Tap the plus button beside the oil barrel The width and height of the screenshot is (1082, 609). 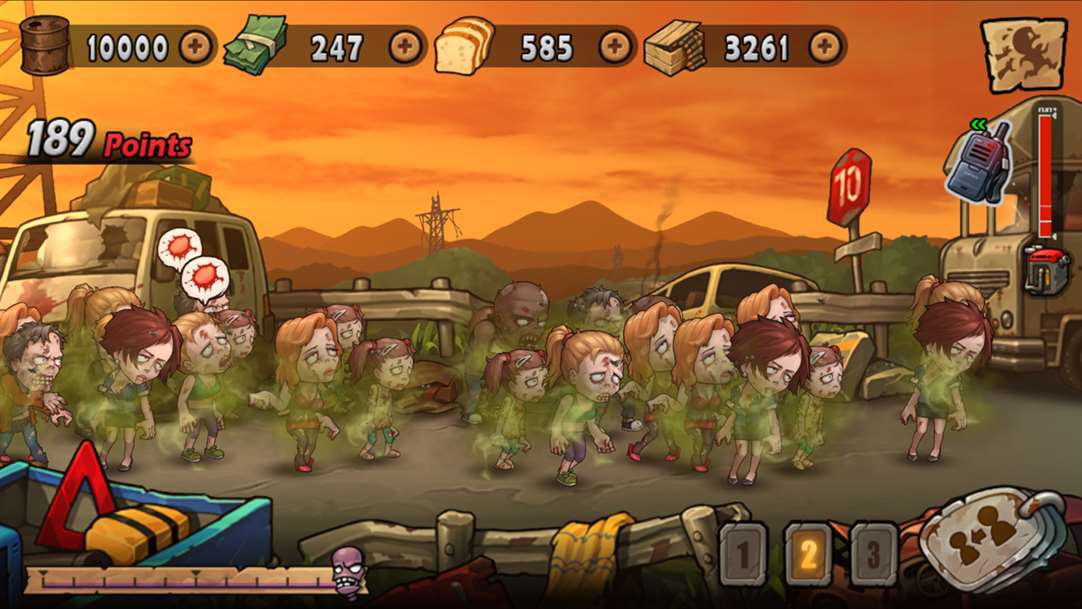click(196, 46)
